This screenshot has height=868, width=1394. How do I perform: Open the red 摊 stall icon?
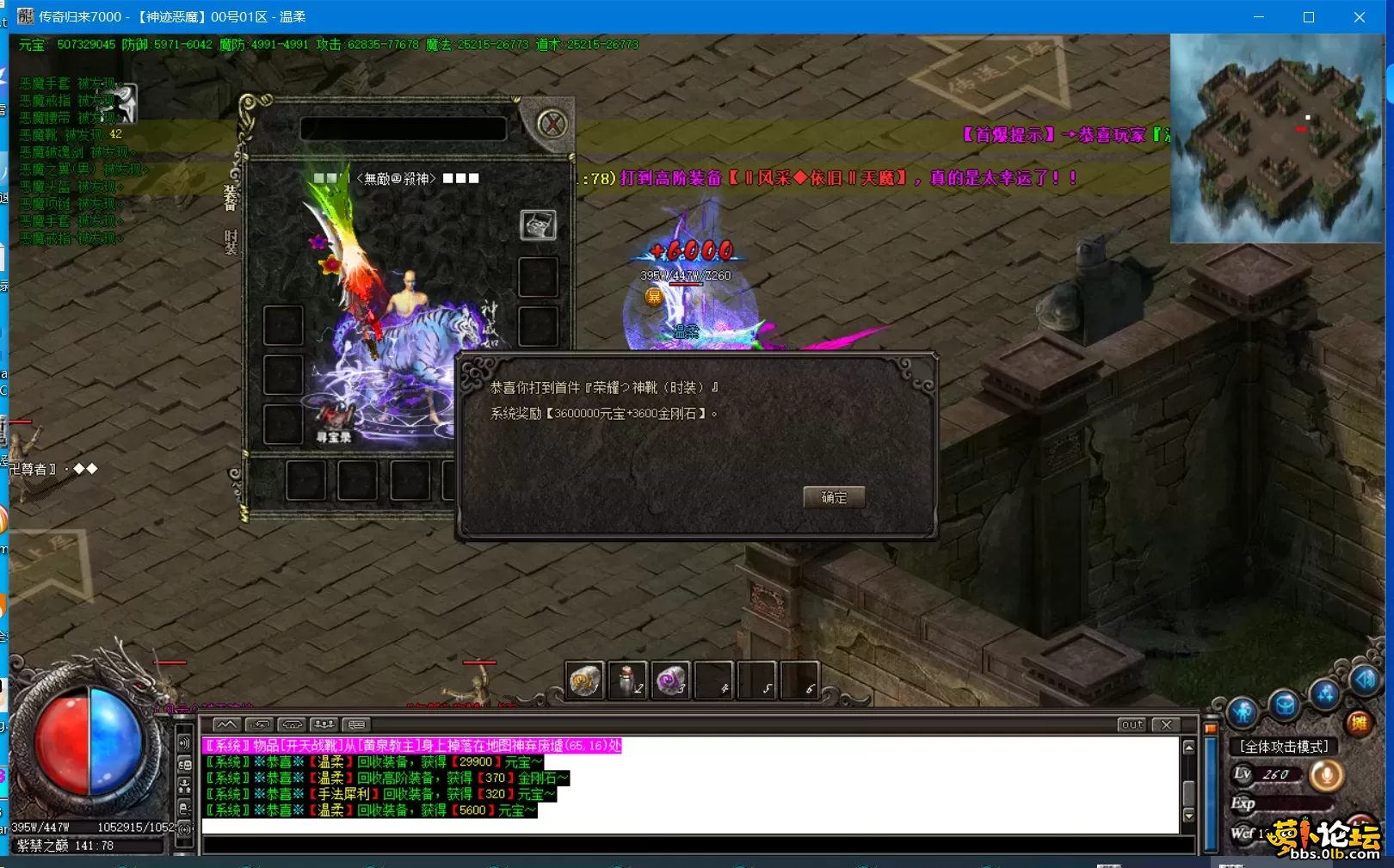(1361, 723)
